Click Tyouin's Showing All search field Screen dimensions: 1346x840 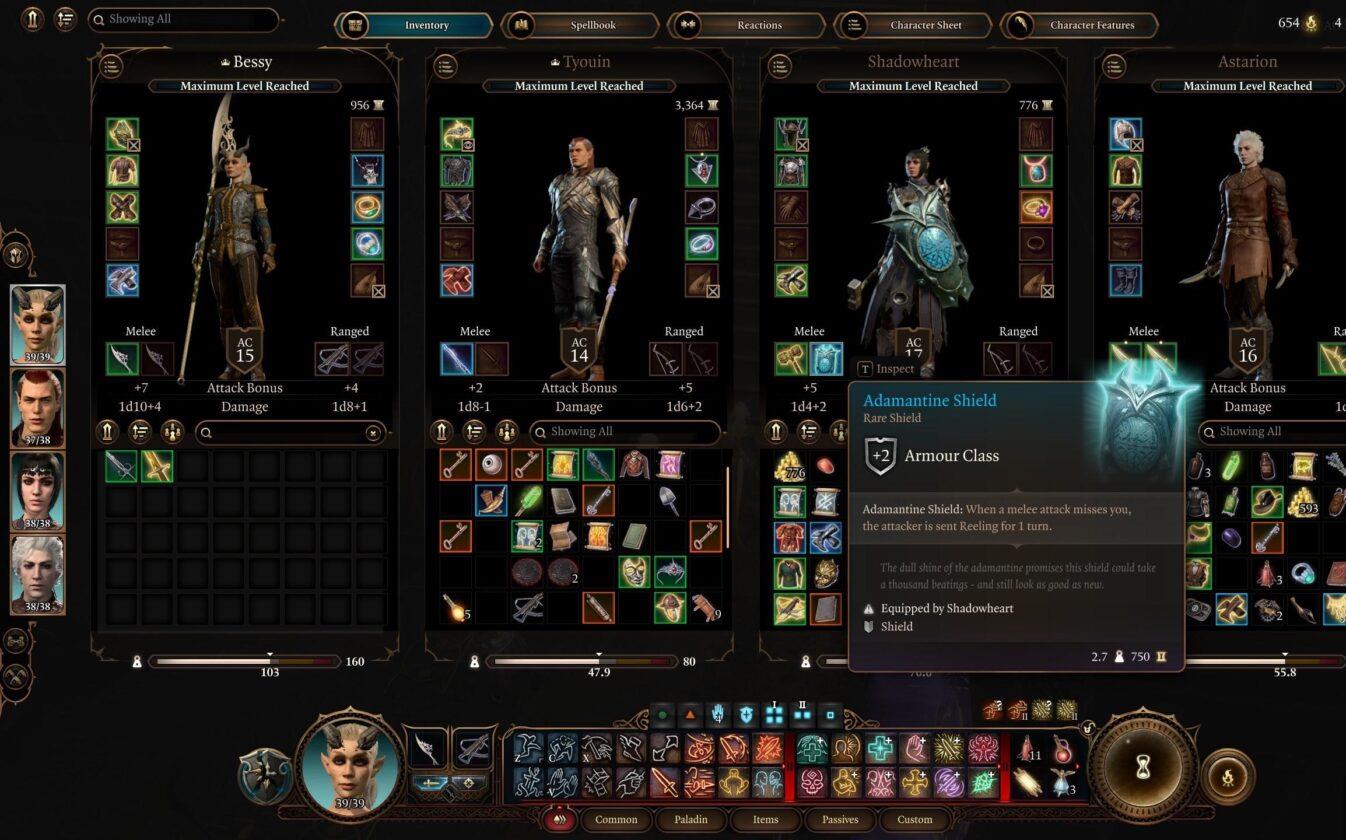625,432
